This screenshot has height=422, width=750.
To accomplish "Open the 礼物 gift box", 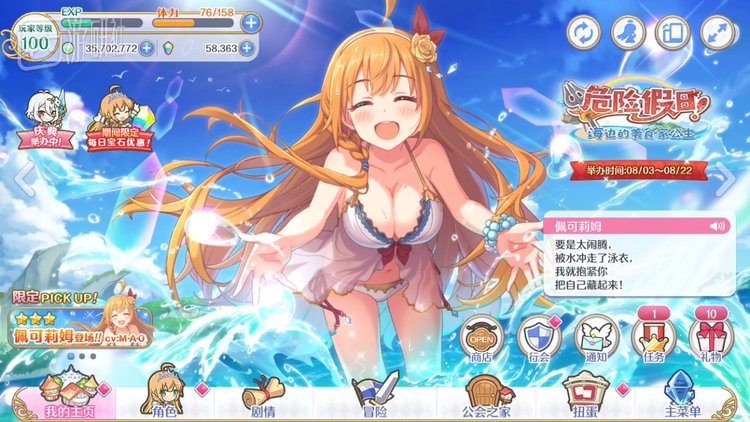I will click(x=711, y=338).
